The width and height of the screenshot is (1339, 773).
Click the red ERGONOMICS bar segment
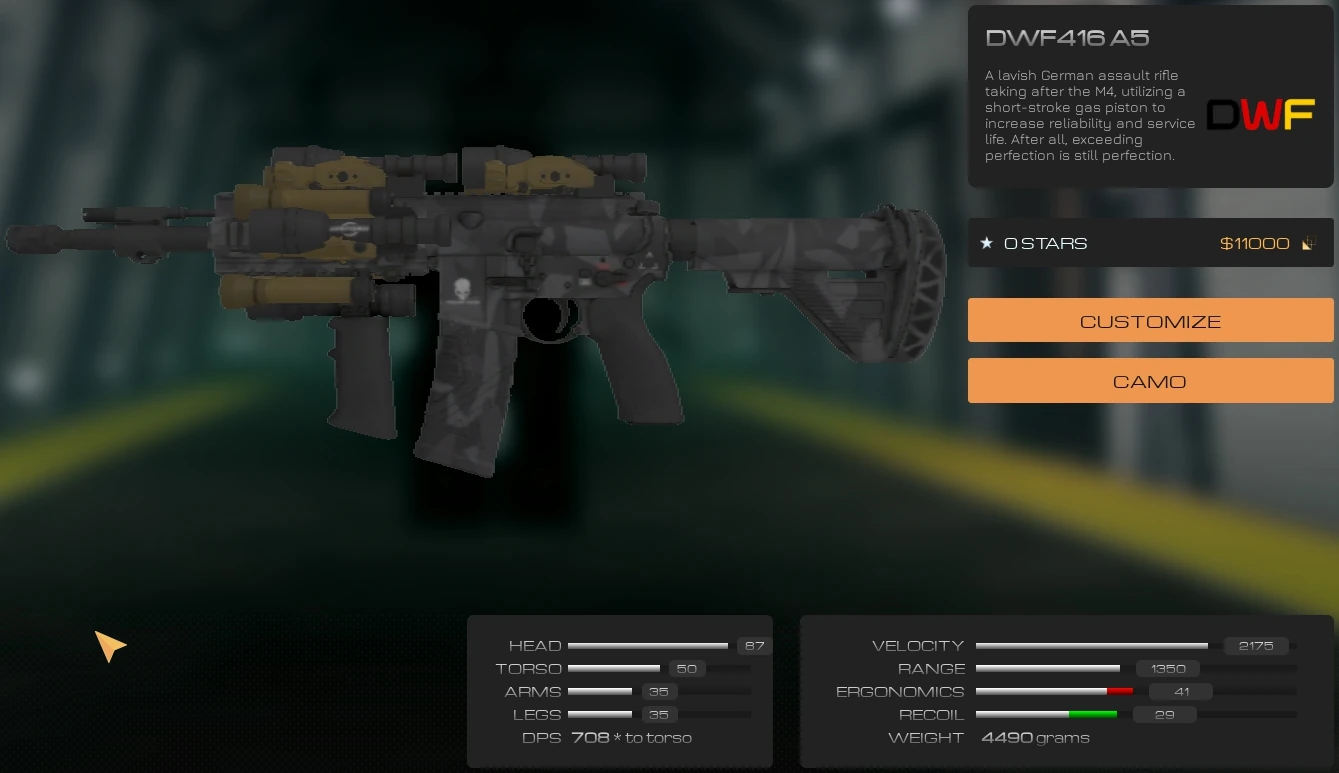[1120, 691]
